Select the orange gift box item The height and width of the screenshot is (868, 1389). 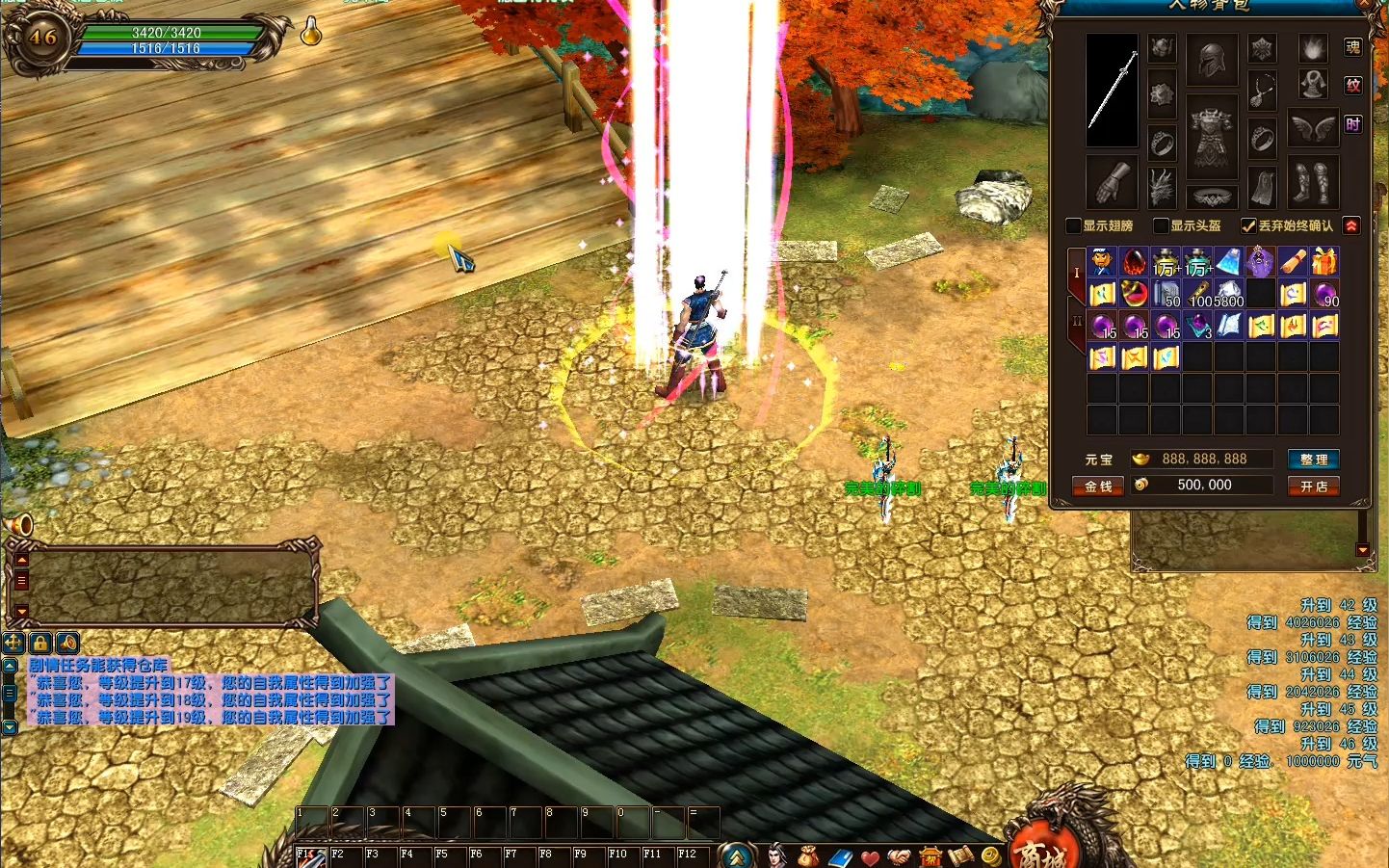1324,261
